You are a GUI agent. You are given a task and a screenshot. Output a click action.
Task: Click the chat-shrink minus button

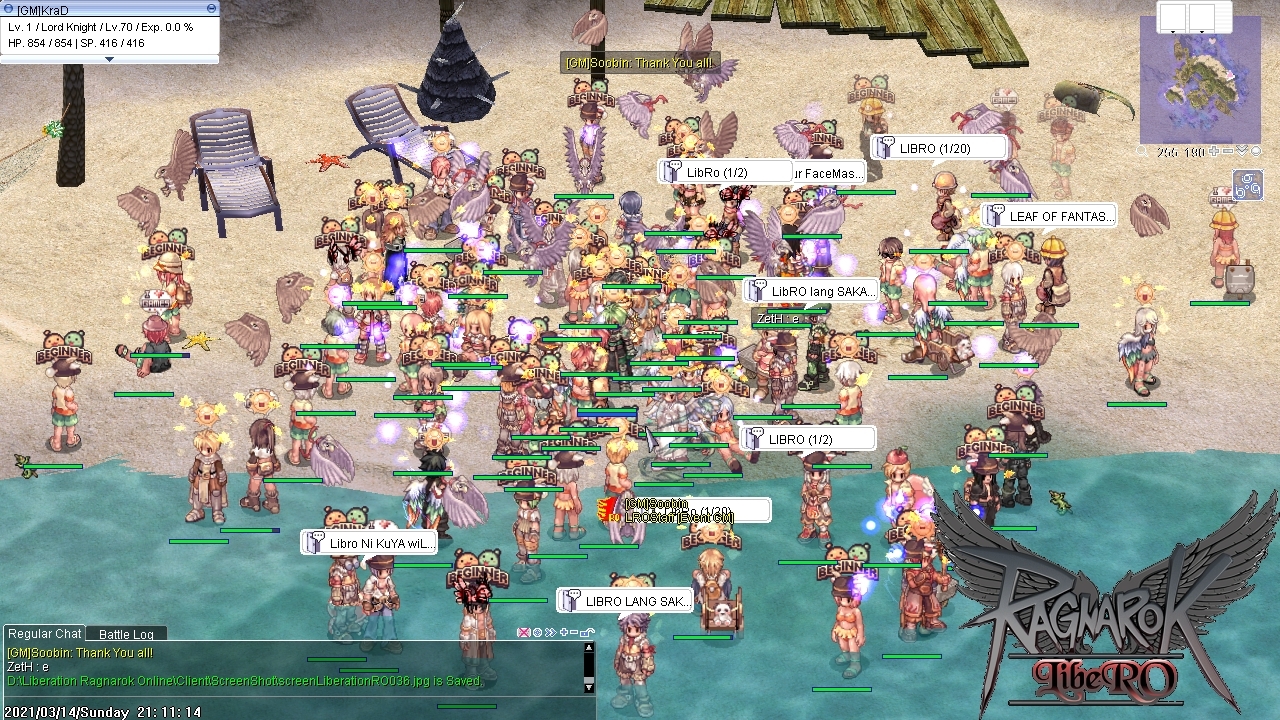click(x=575, y=632)
